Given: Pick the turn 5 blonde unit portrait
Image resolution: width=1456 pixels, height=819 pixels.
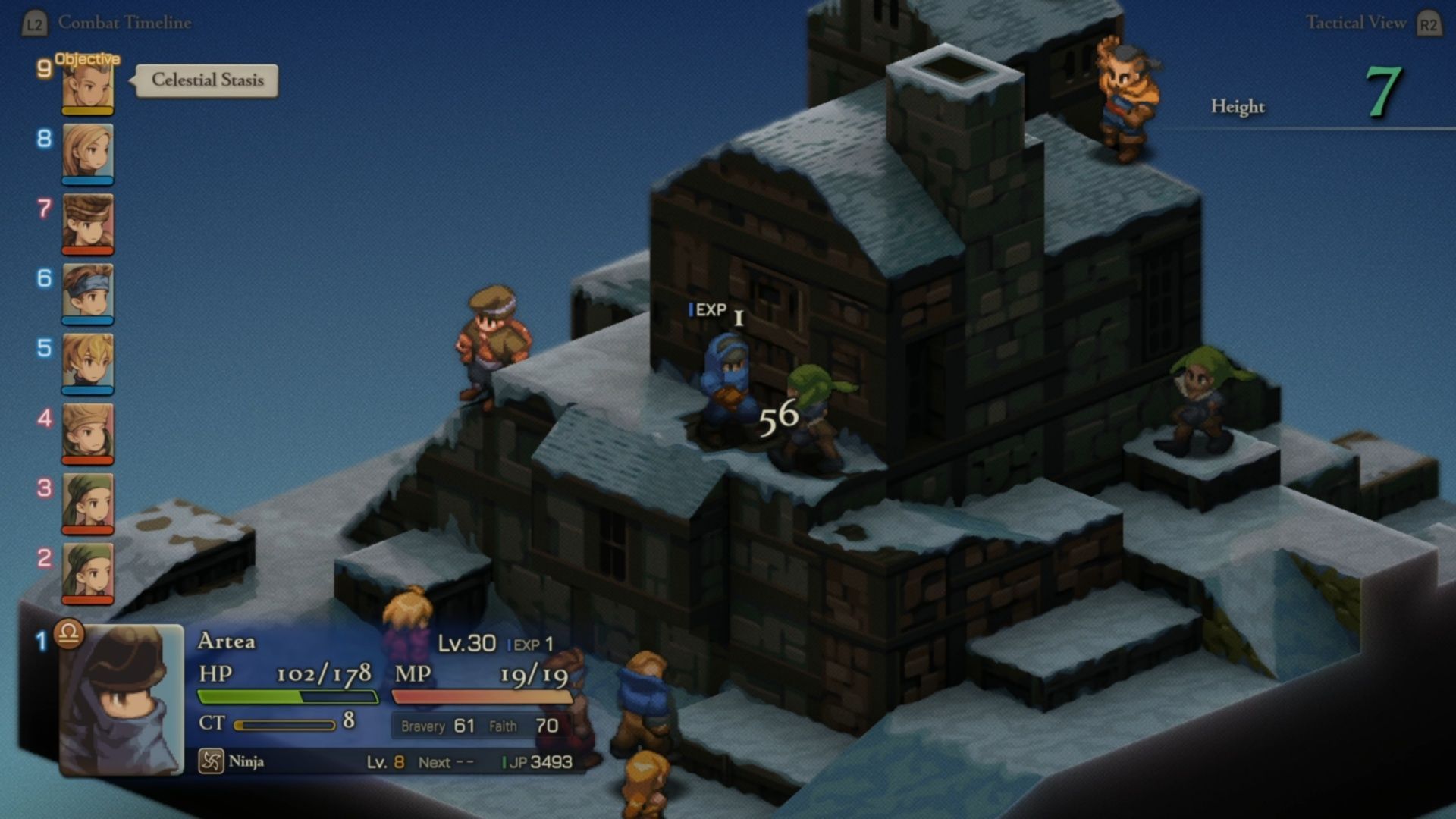Looking at the screenshot, I should pos(88,363).
